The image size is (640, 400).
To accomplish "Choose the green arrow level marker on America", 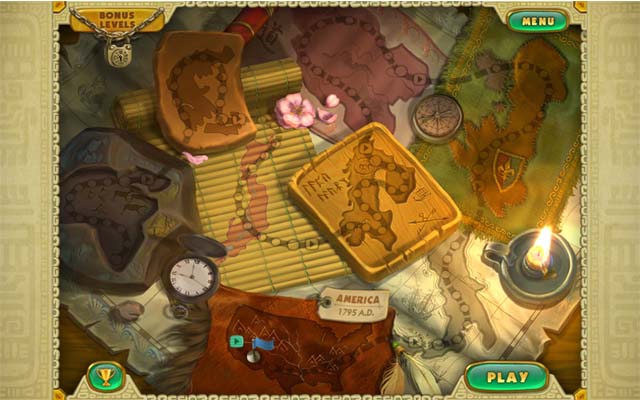I will (x=236, y=341).
